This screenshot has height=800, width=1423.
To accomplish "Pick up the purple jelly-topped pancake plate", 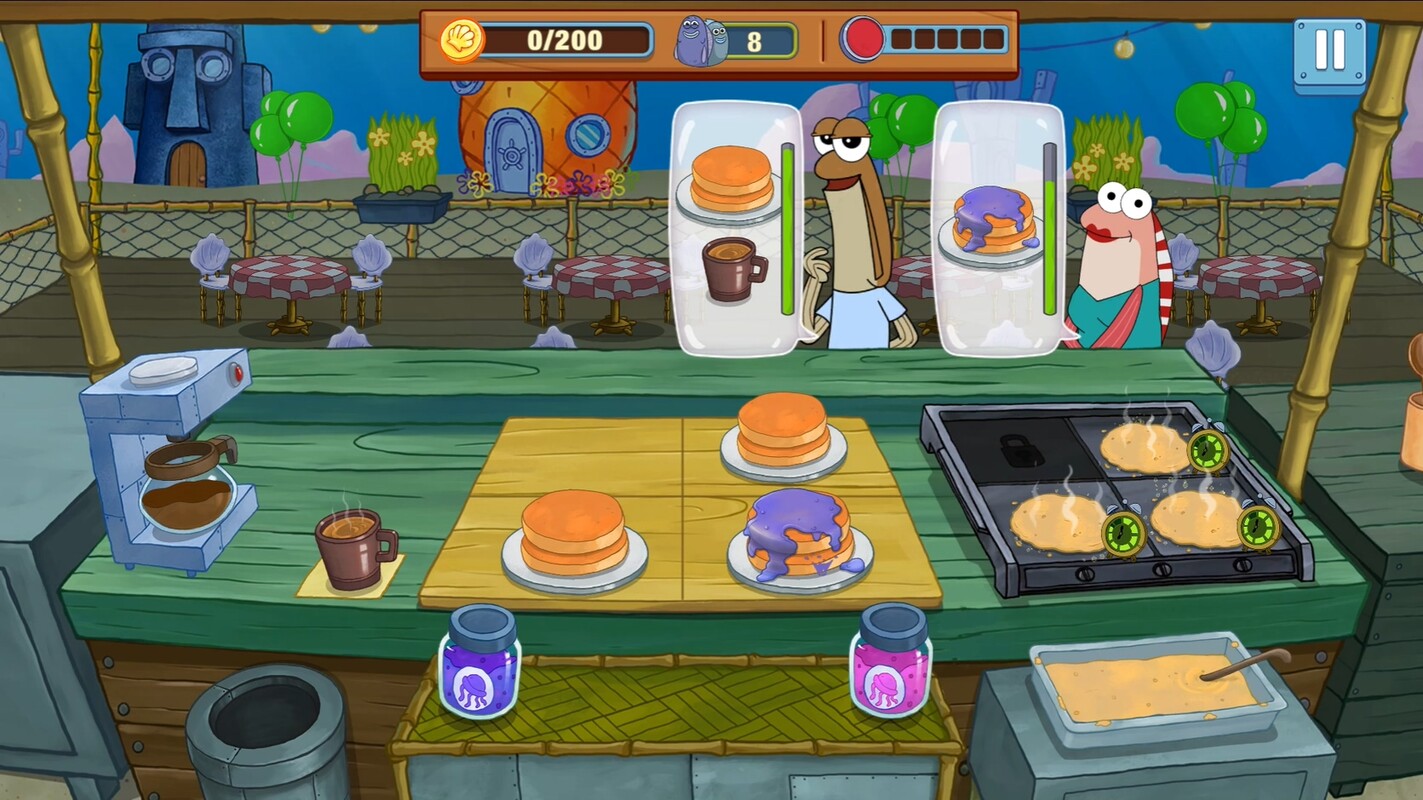I will (800, 538).
